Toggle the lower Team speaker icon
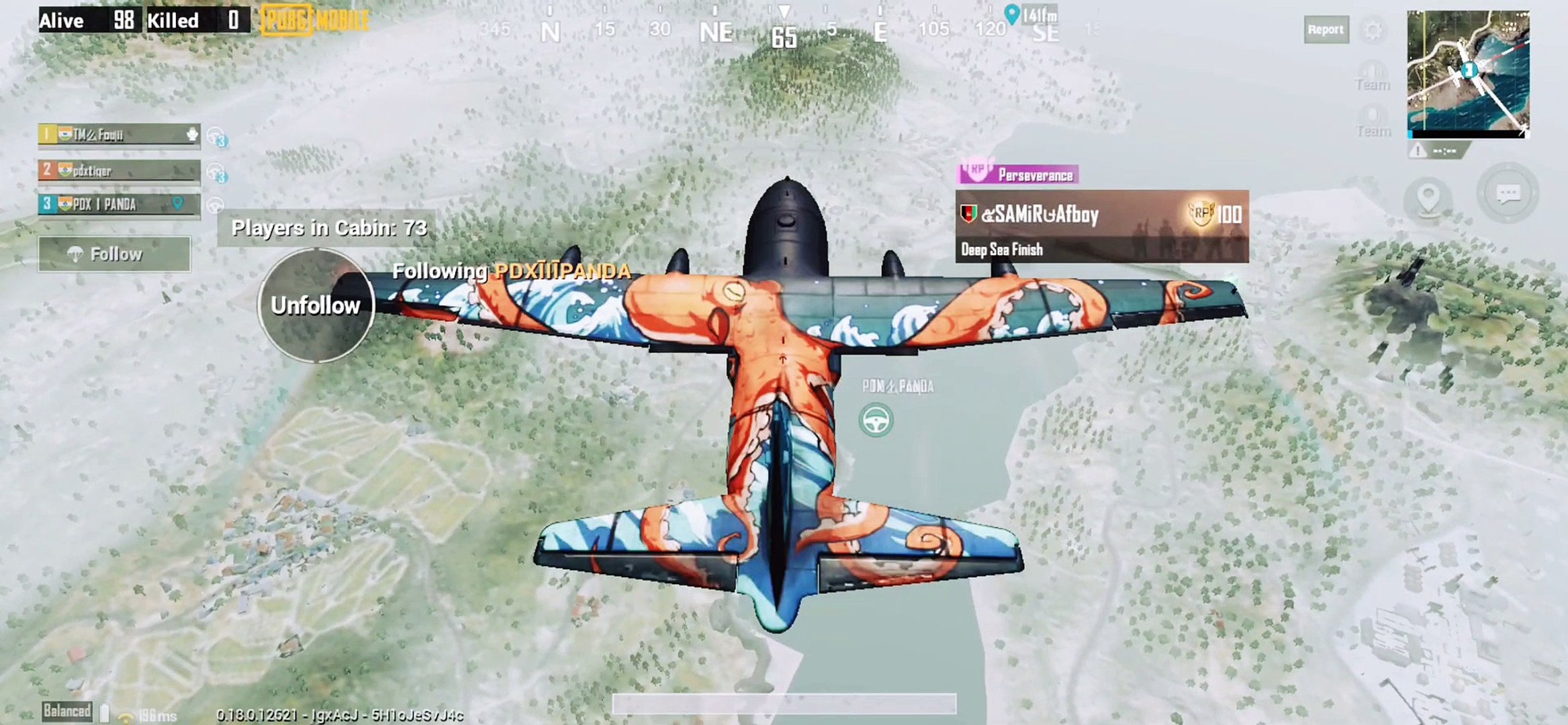 tap(1373, 122)
